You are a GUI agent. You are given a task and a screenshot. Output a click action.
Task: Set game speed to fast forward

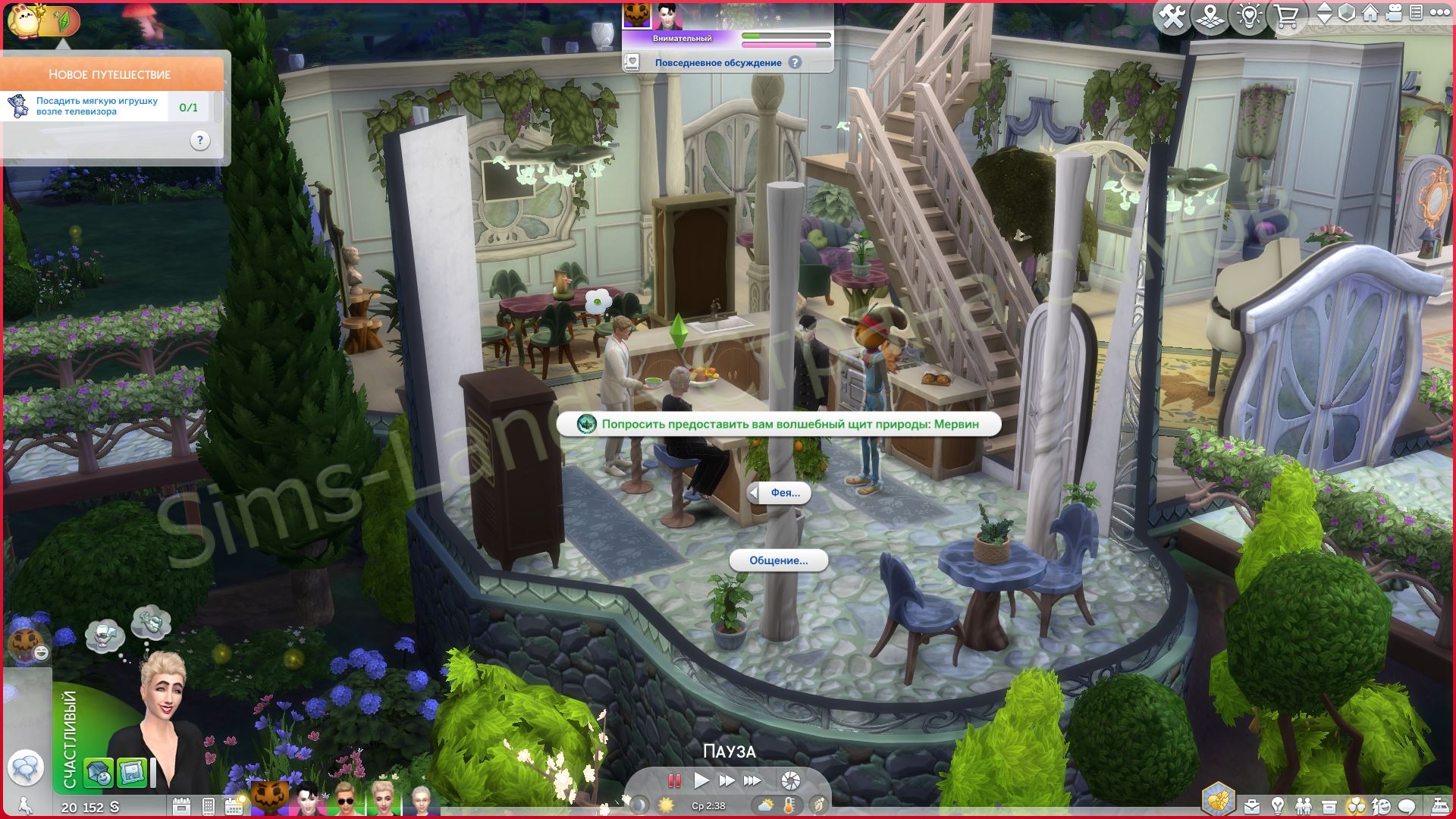[726, 780]
